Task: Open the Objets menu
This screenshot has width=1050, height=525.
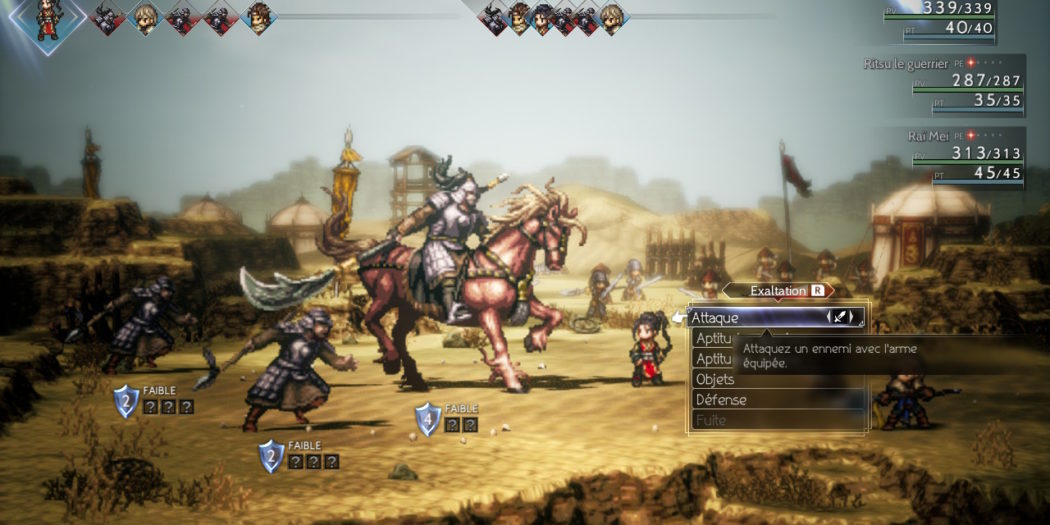Action: tap(714, 379)
